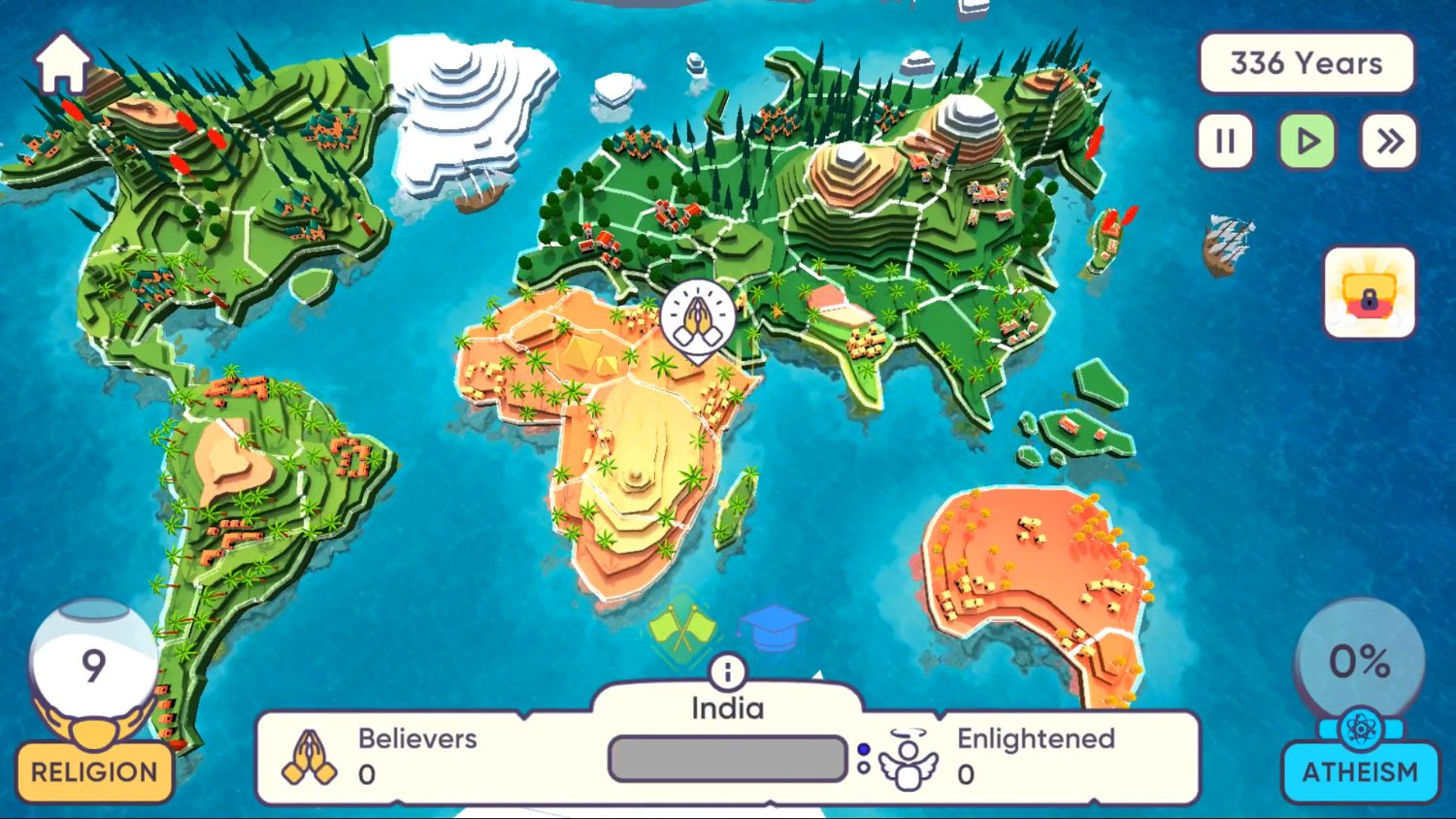Image resolution: width=1456 pixels, height=819 pixels.
Task: Click the conversion progress bar
Action: (x=726, y=759)
